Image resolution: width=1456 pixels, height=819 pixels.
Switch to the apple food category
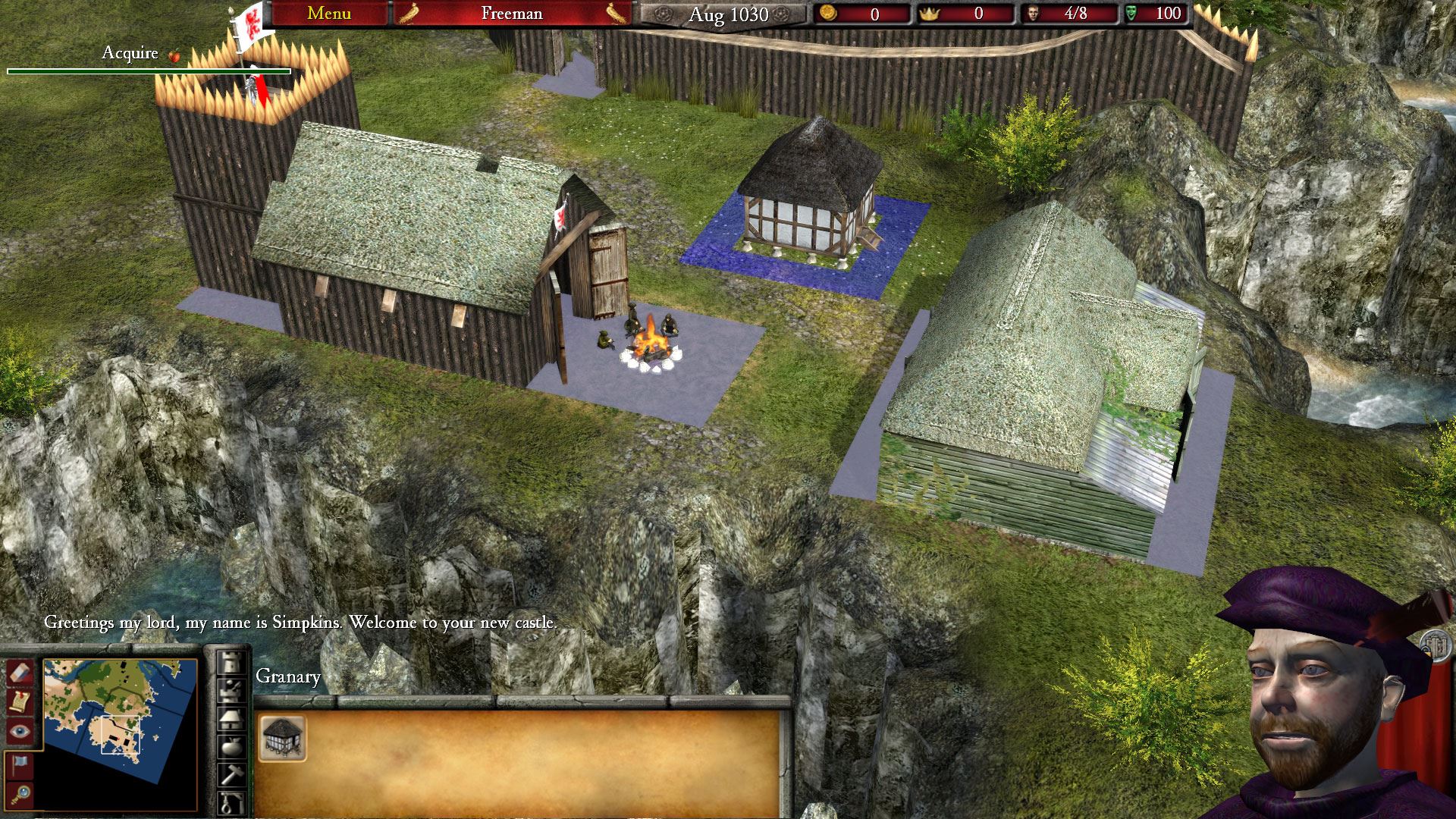pyautogui.click(x=231, y=746)
